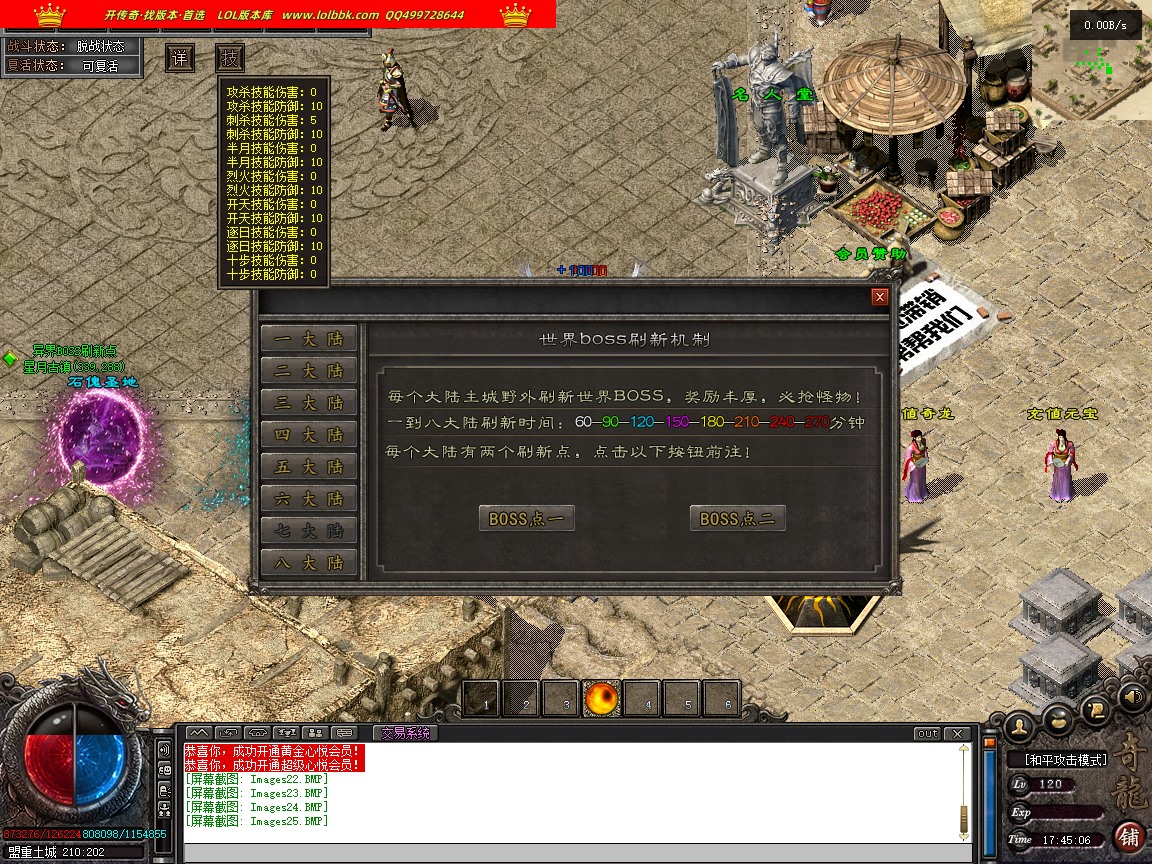Select the 八大陆 continent entry
The height and width of the screenshot is (864, 1152).
(x=308, y=563)
